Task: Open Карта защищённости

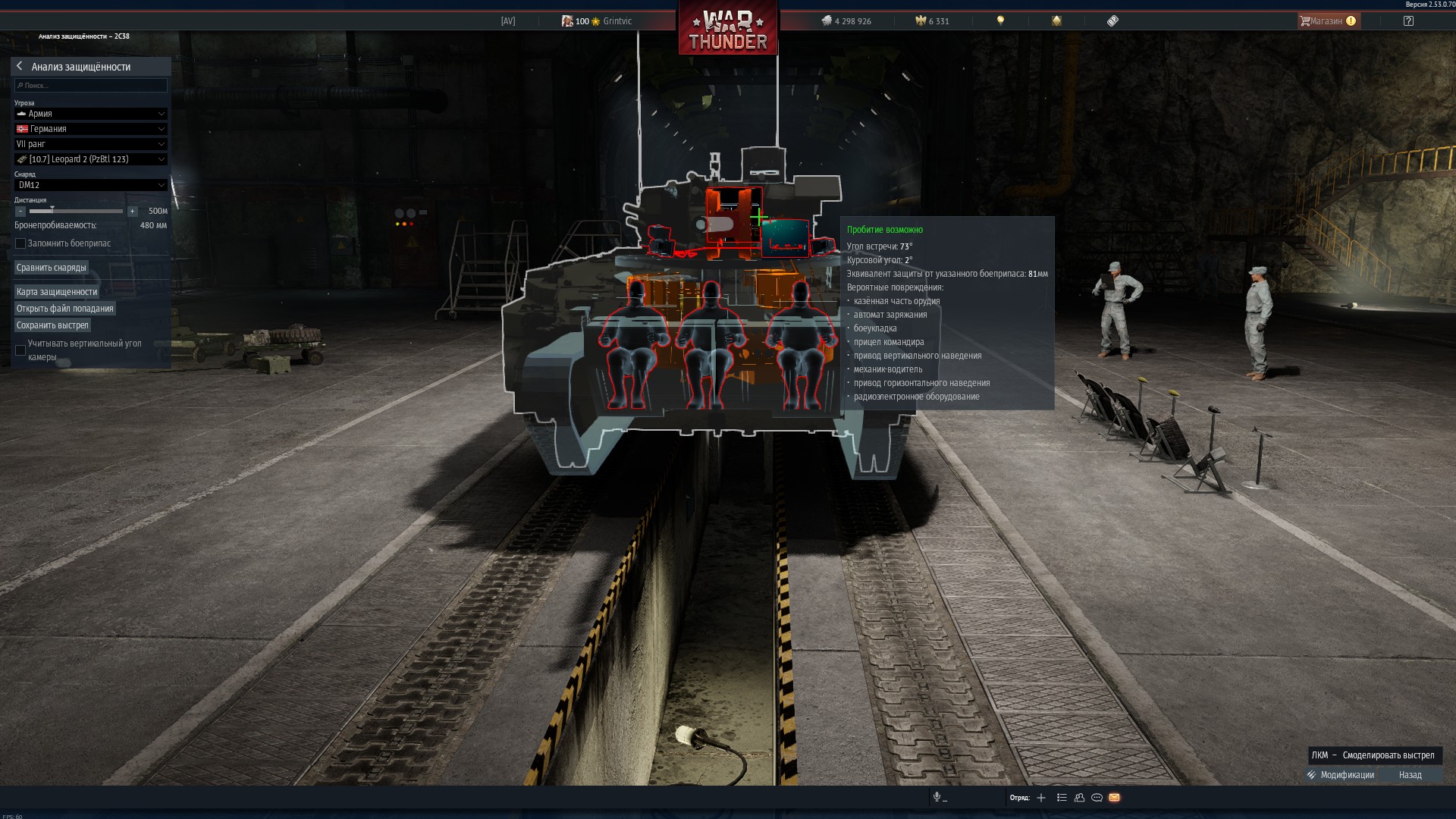Action: [x=57, y=292]
